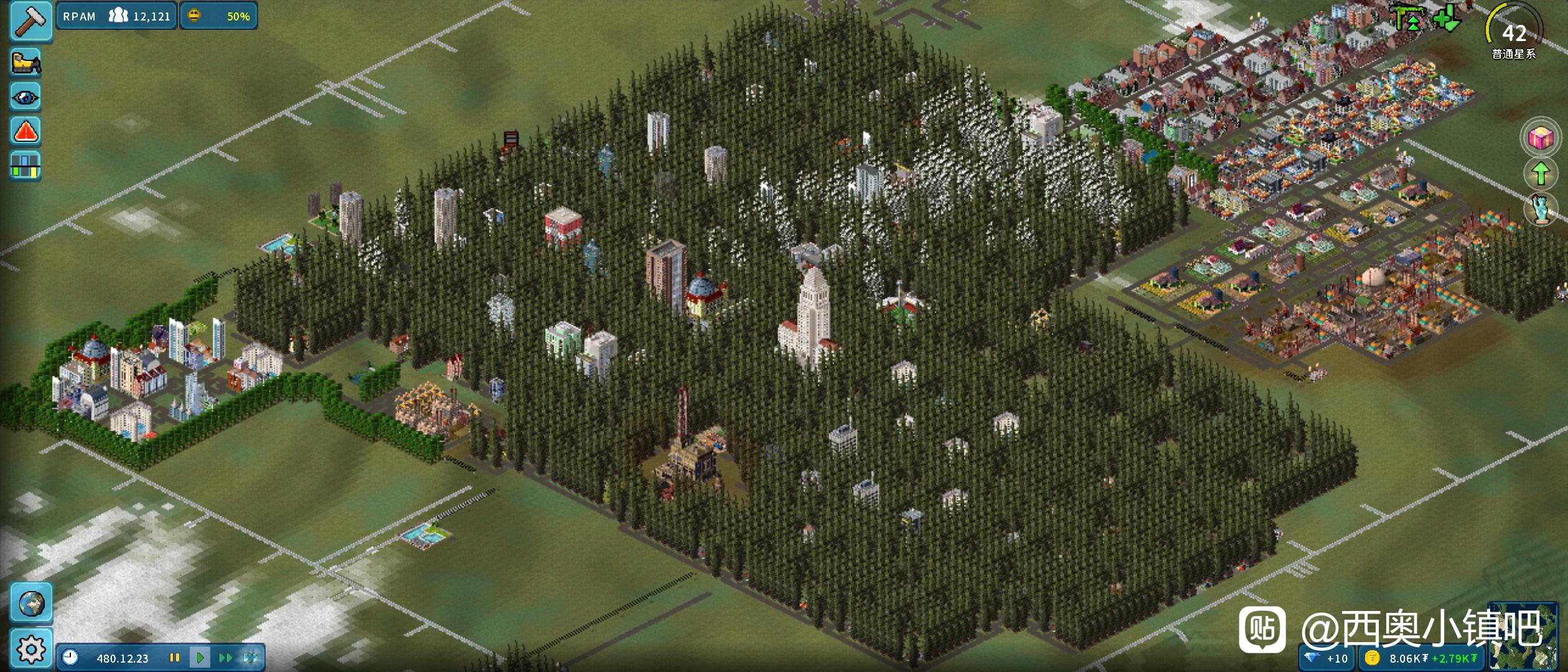Activate the blue triple-arrow fastest speed
1568x672 pixels.
(250, 658)
